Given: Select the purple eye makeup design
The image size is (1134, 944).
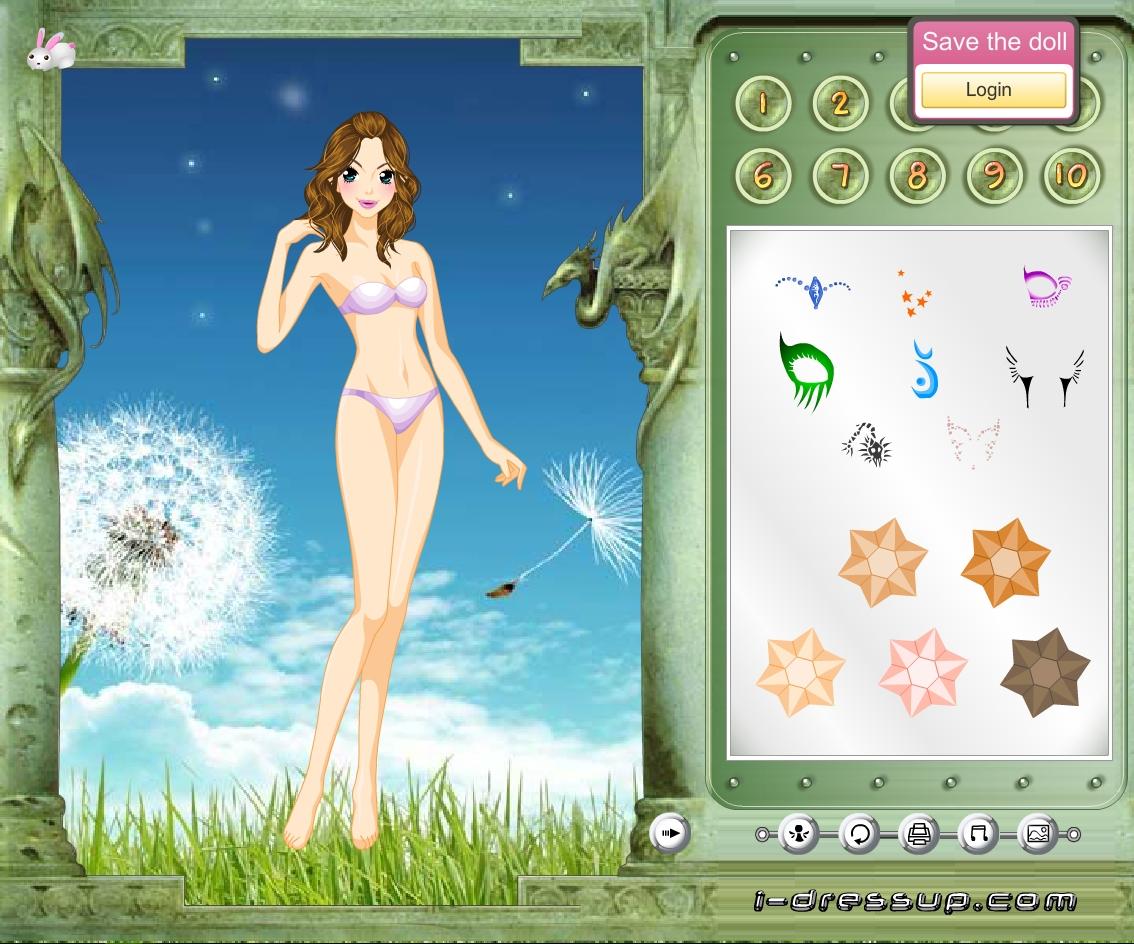Looking at the screenshot, I should point(1047,286).
